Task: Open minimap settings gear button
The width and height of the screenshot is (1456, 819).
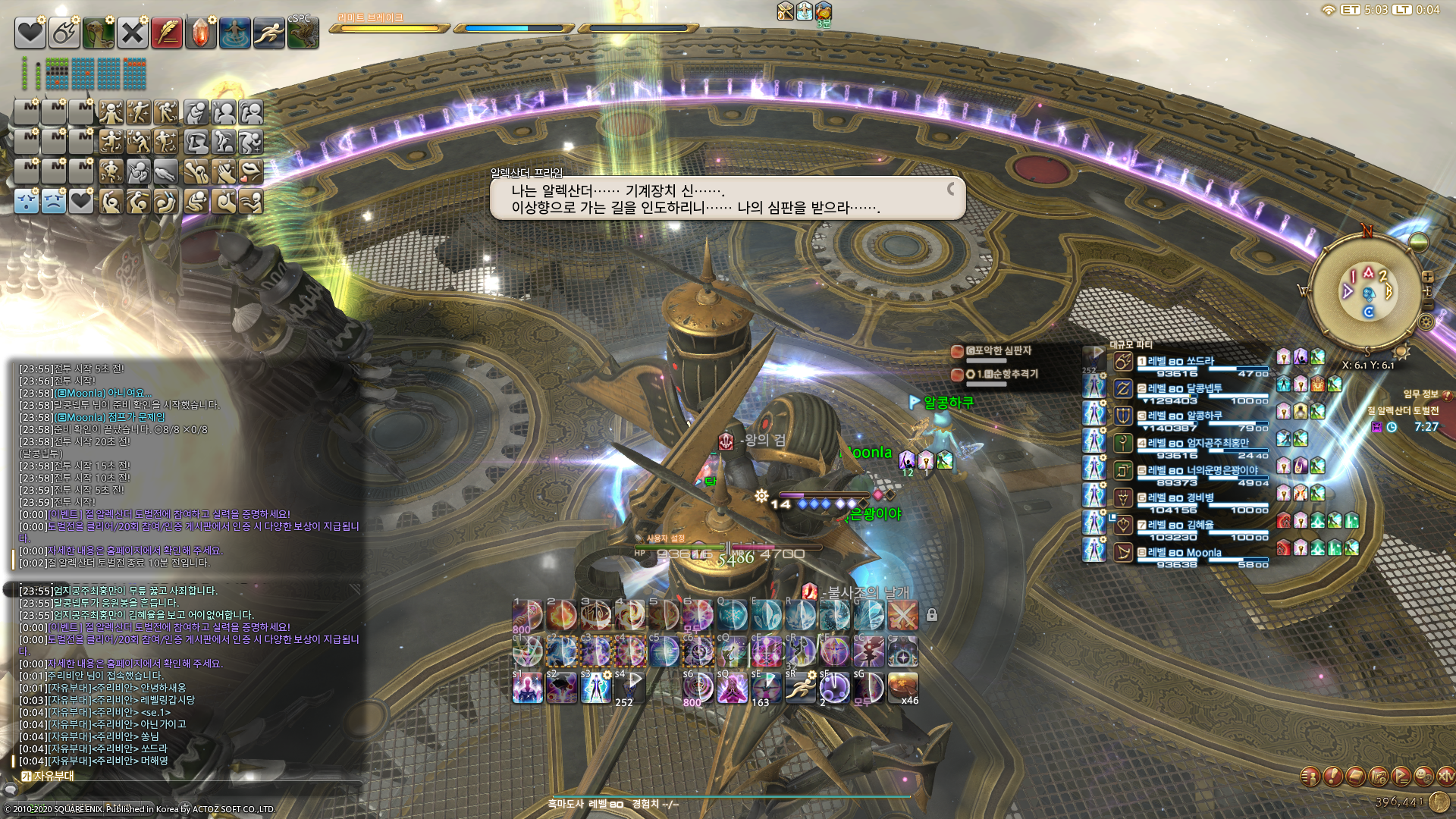Action: [x=1426, y=322]
